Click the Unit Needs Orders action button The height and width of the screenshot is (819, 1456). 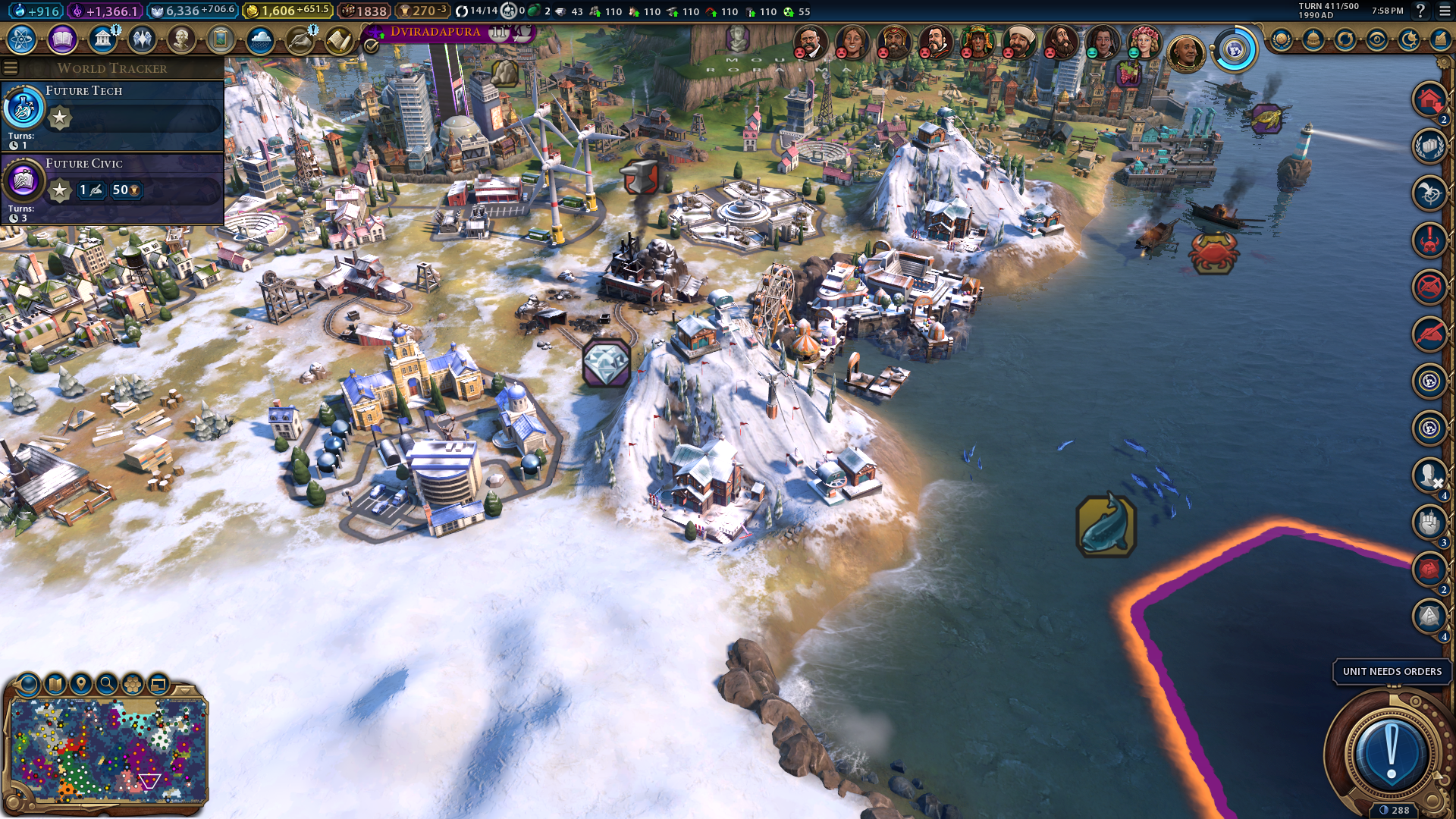(x=1391, y=753)
